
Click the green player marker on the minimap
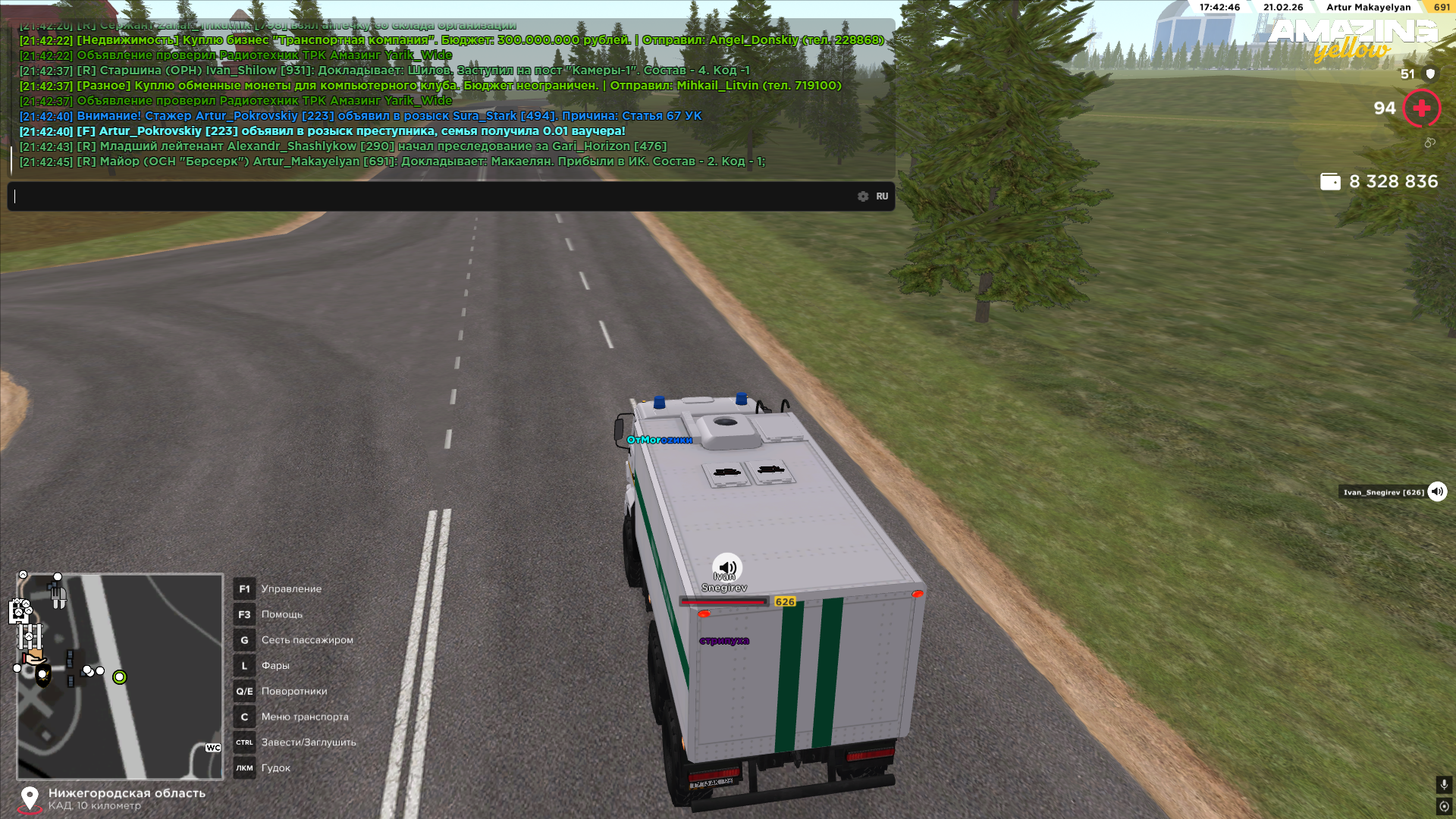pyautogui.click(x=120, y=677)
